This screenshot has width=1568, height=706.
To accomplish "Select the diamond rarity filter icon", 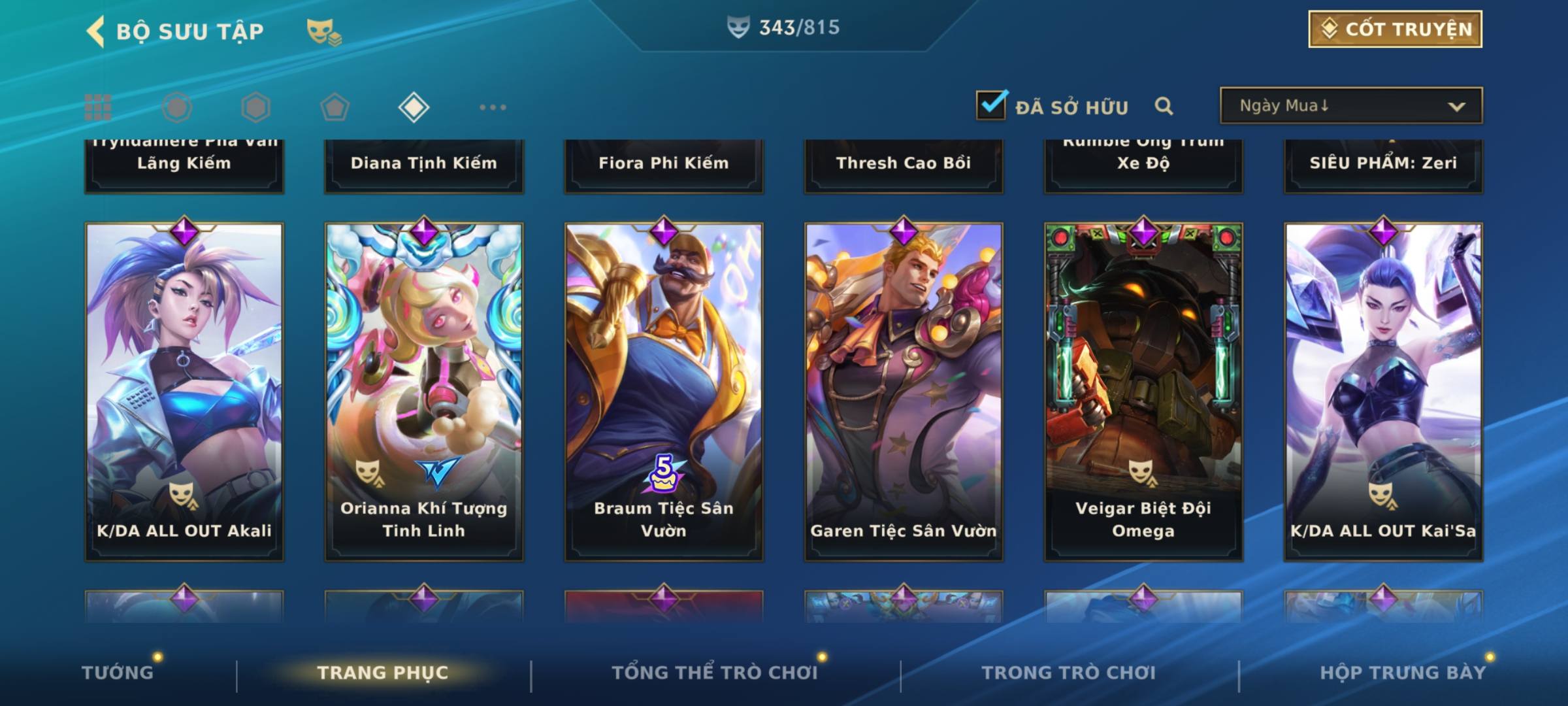I will tap(414, 107).
